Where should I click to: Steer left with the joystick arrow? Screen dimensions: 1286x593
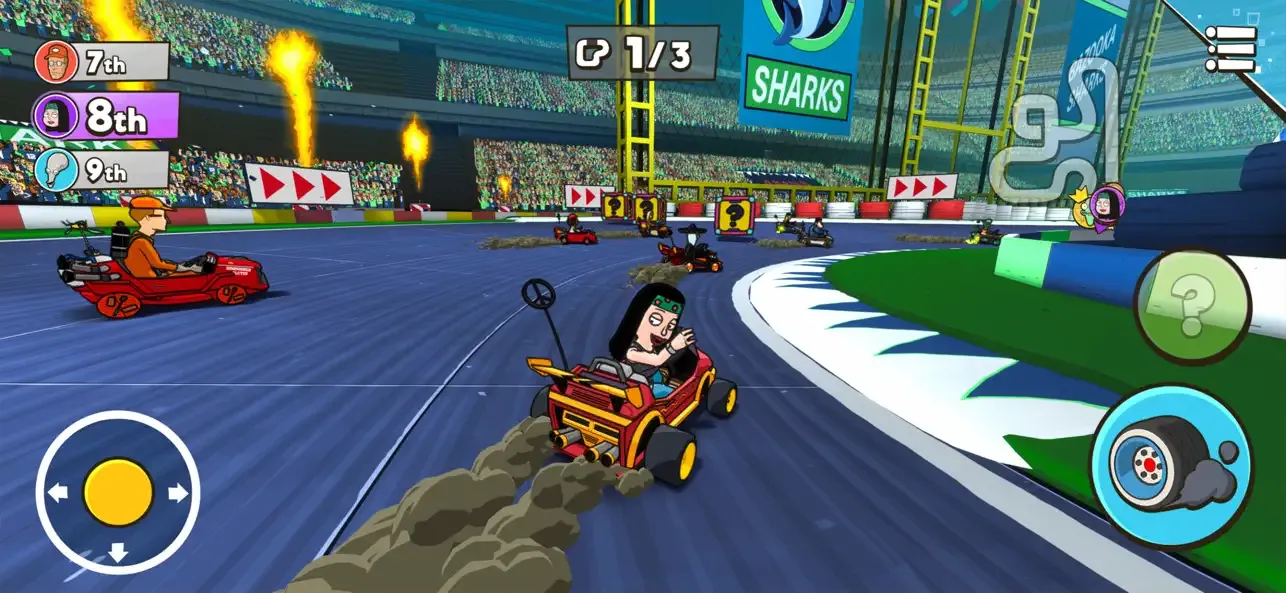click(58, 492)
